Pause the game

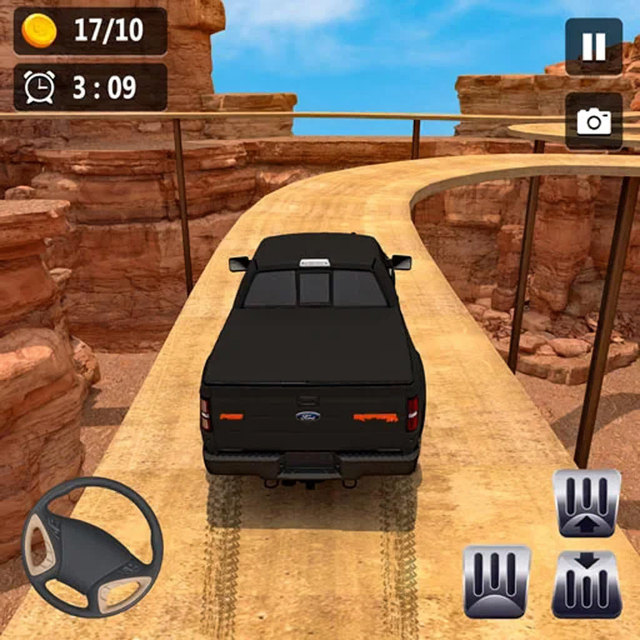coord(593,46)
